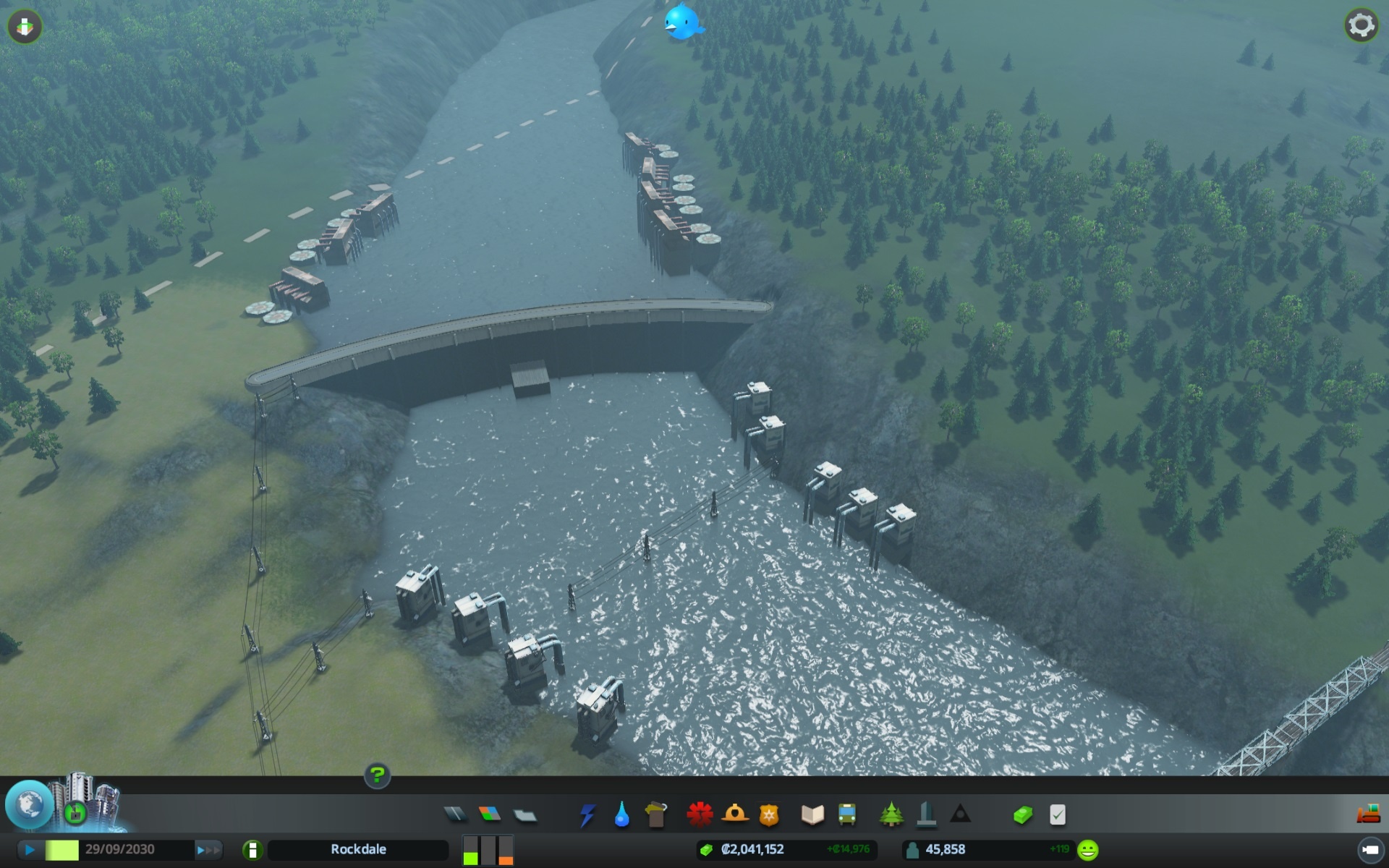
Task: Open the Districts painting tool
Action: click(x=525, y=816)
